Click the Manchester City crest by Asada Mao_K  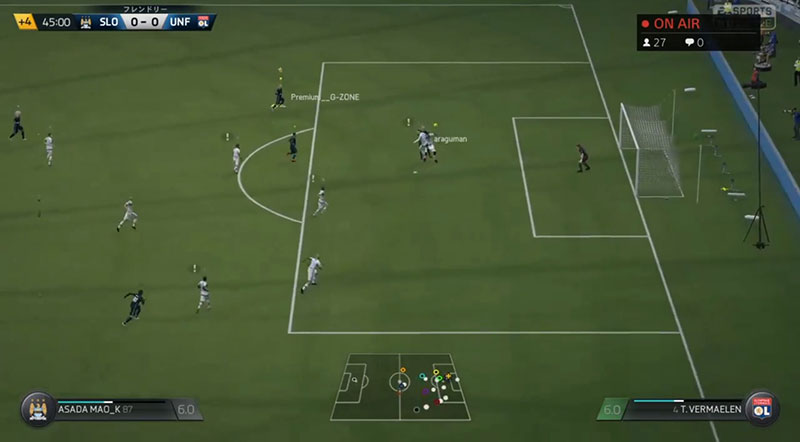(x=38, y=409)
